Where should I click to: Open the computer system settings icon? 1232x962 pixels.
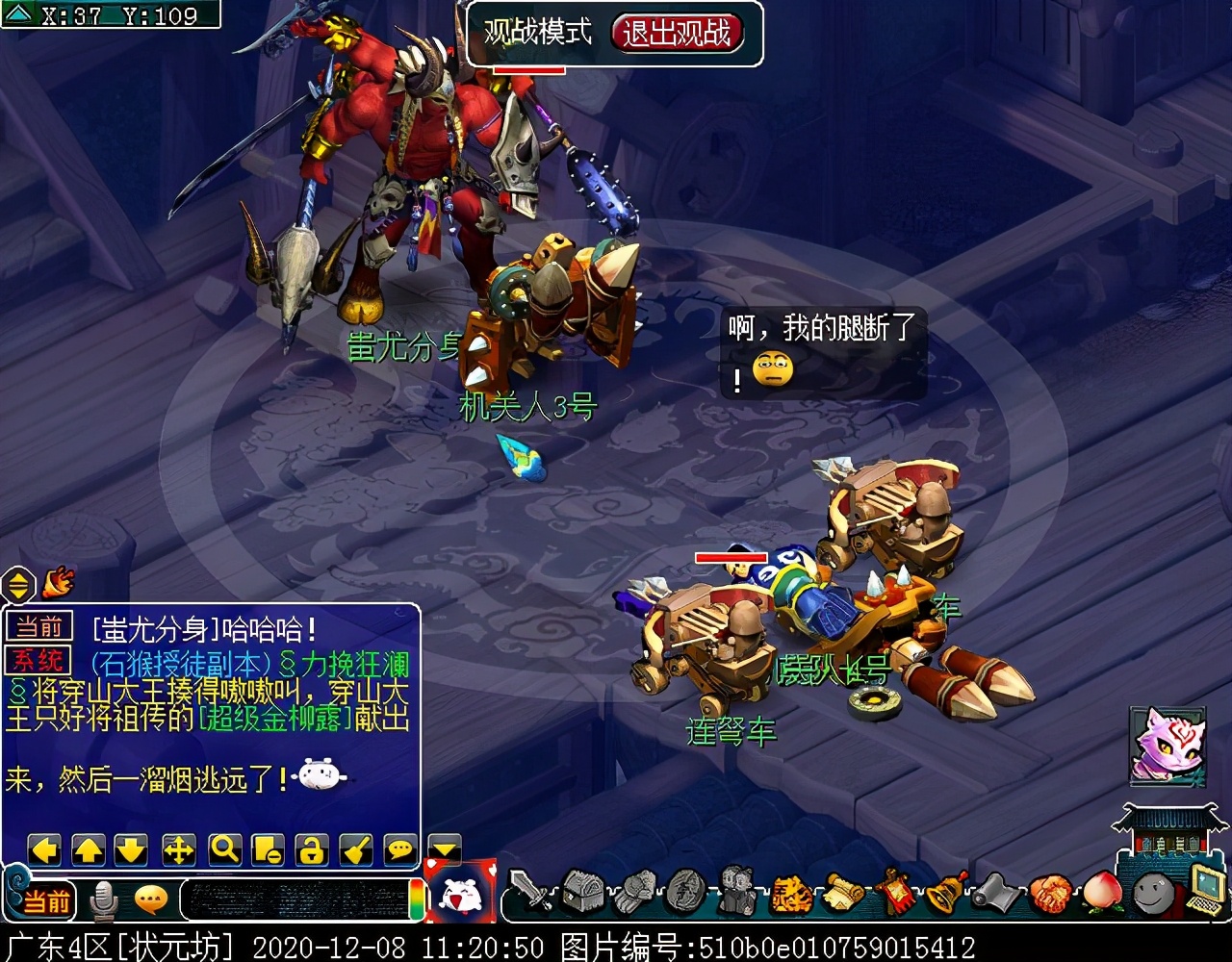point(1204,889)
